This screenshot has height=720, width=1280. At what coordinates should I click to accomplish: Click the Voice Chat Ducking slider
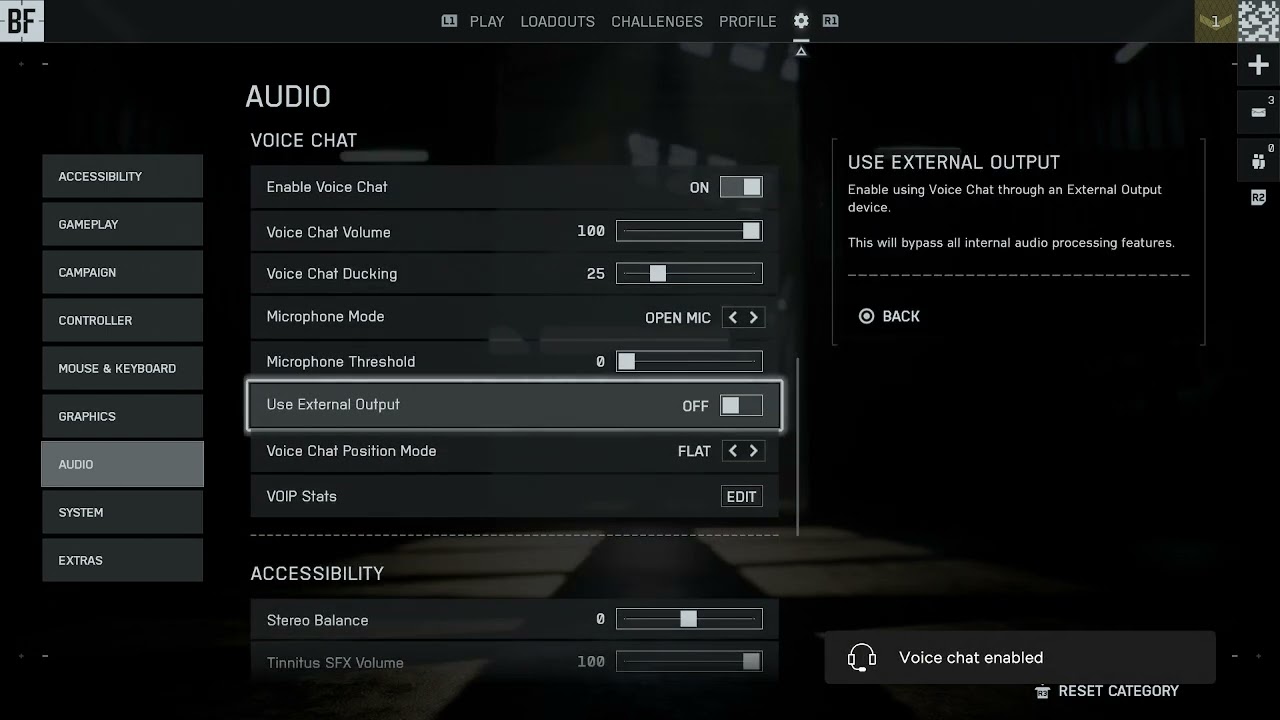[689, 274]
